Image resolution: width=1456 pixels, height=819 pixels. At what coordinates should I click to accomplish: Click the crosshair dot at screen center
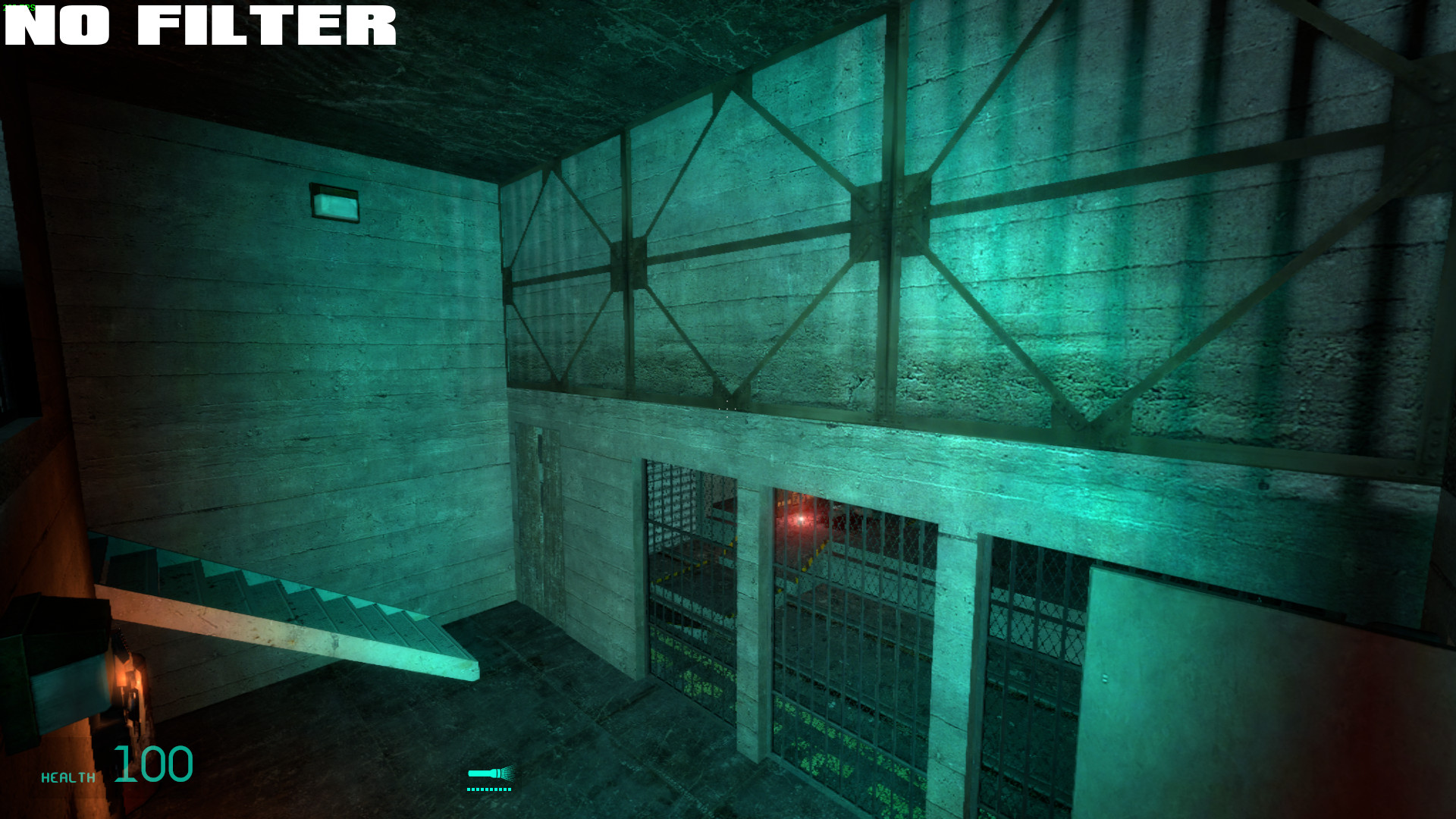click(727, 409)
